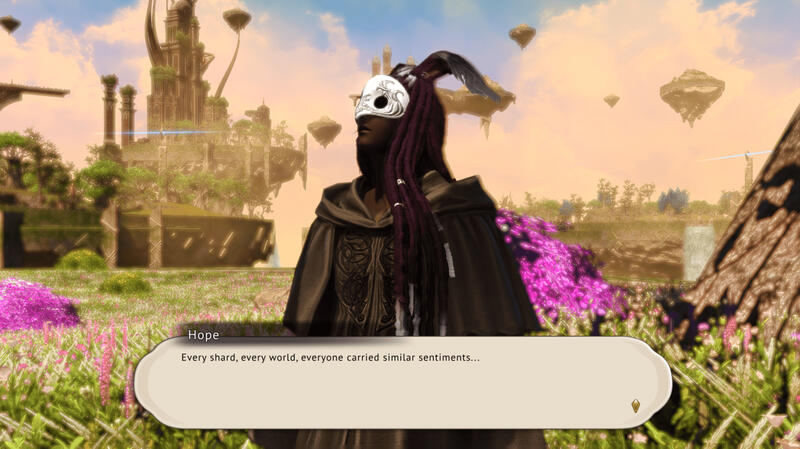Image resolution: width=800 pixels, height=449 pixels.
Task: Advance Hope's dialogue text box
Action: (400, 383)
